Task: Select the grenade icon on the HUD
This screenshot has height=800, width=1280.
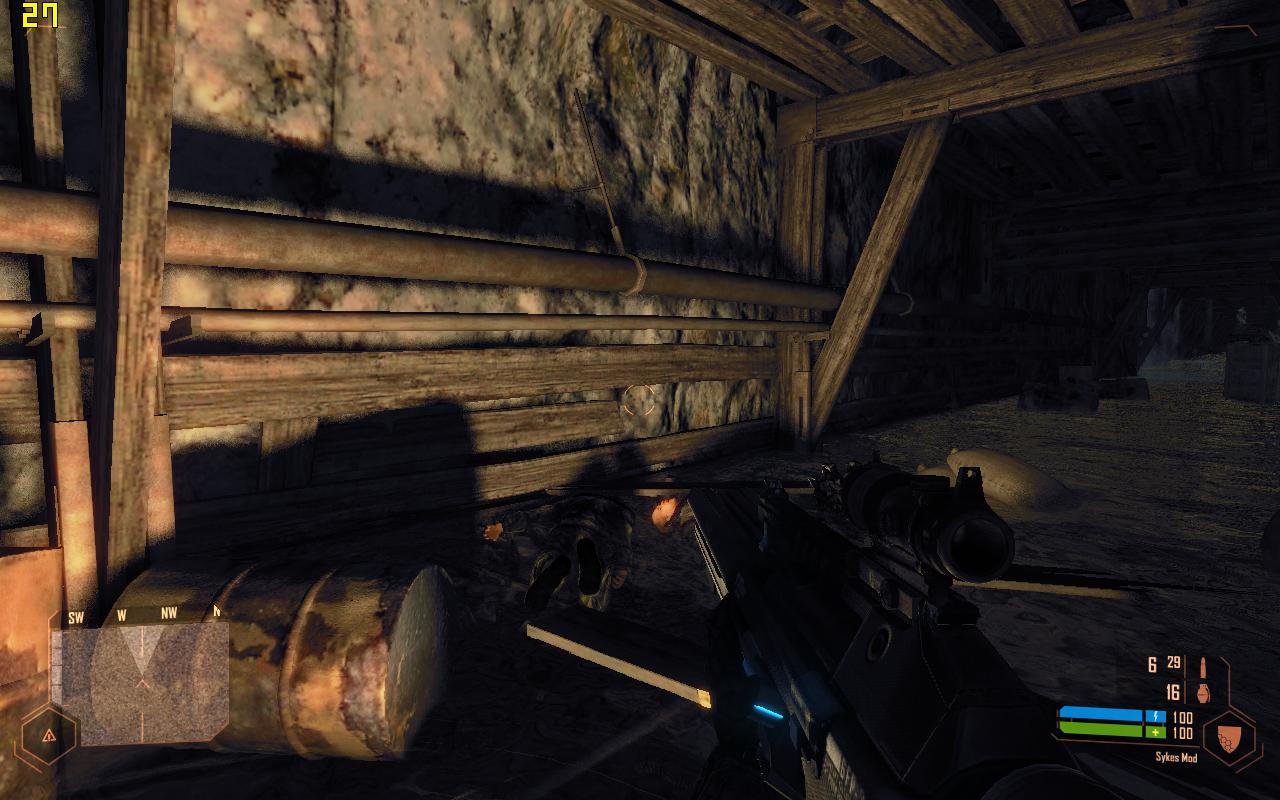Action: 1204,693
